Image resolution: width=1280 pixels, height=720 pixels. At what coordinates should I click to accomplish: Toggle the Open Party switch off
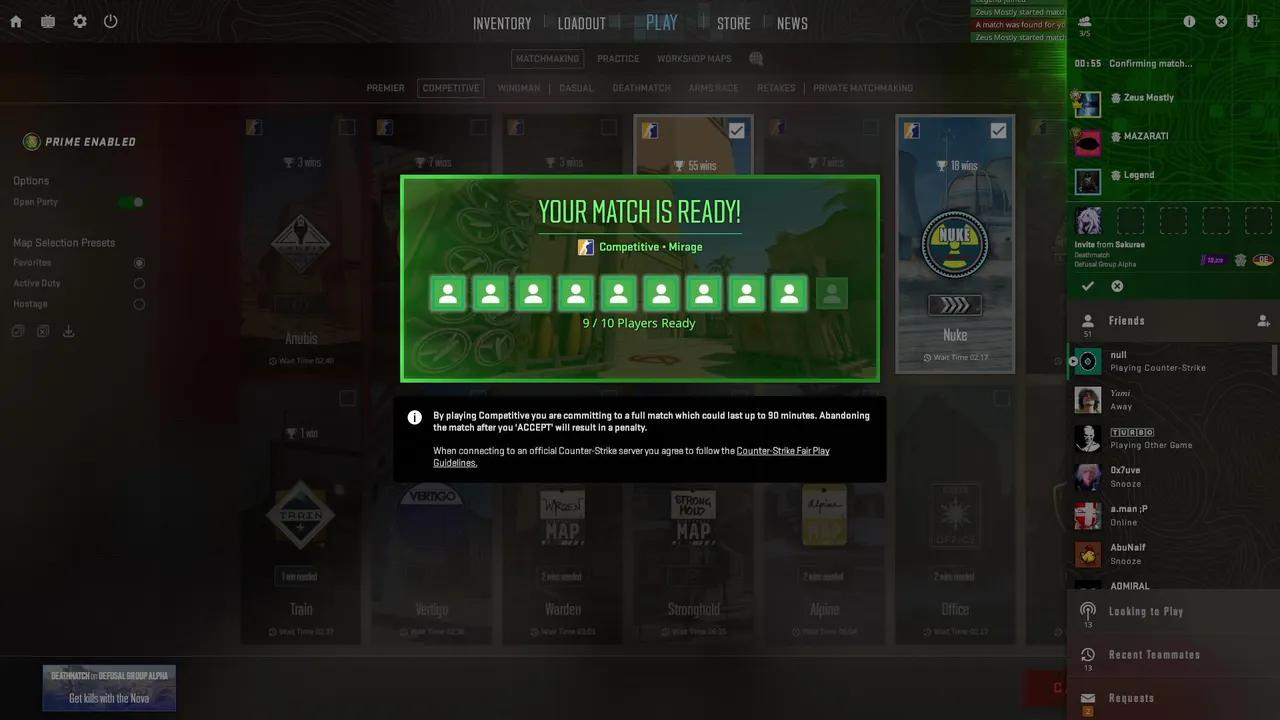click(131, 201)
